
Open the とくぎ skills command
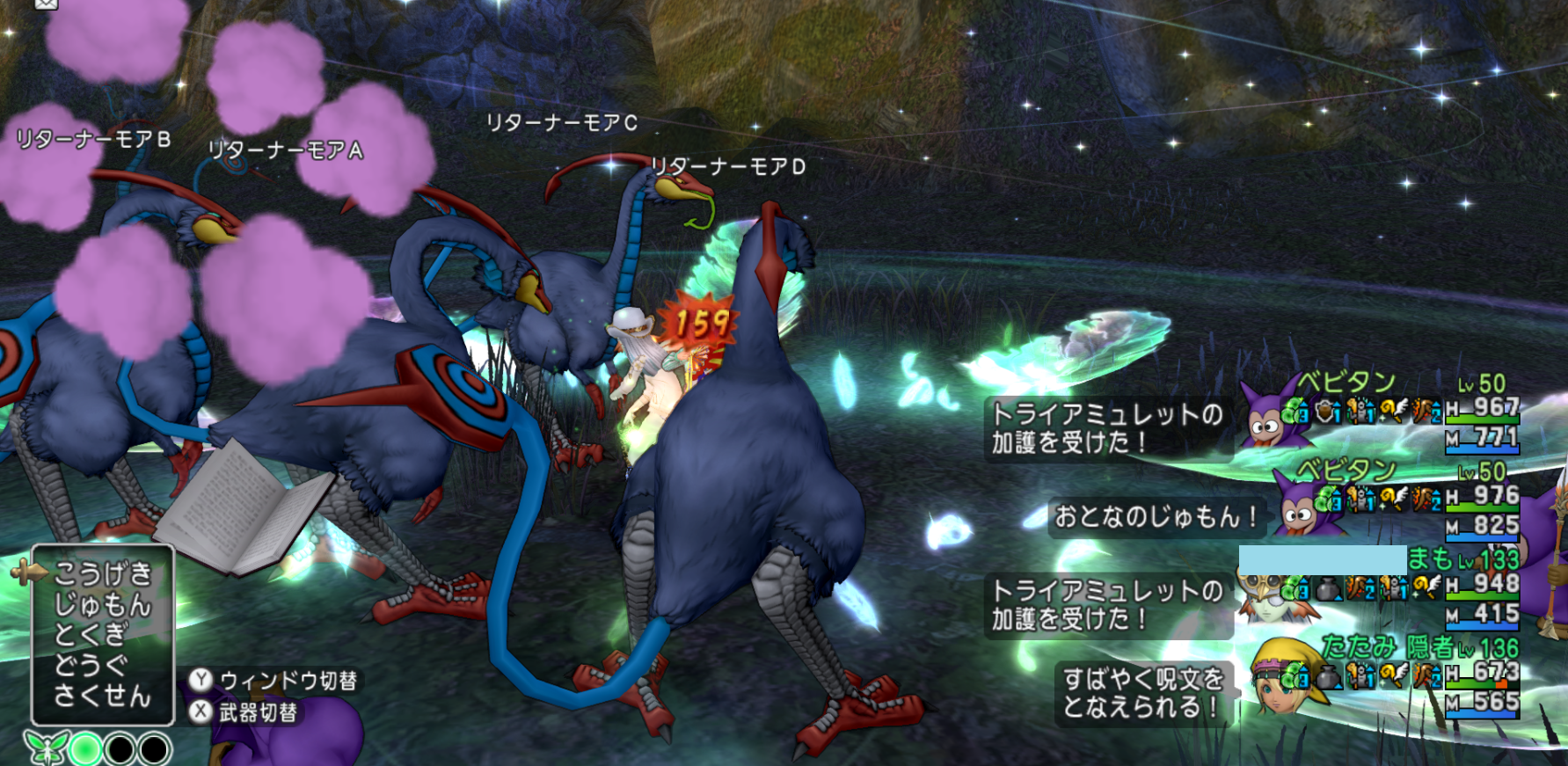pos(91,635)
